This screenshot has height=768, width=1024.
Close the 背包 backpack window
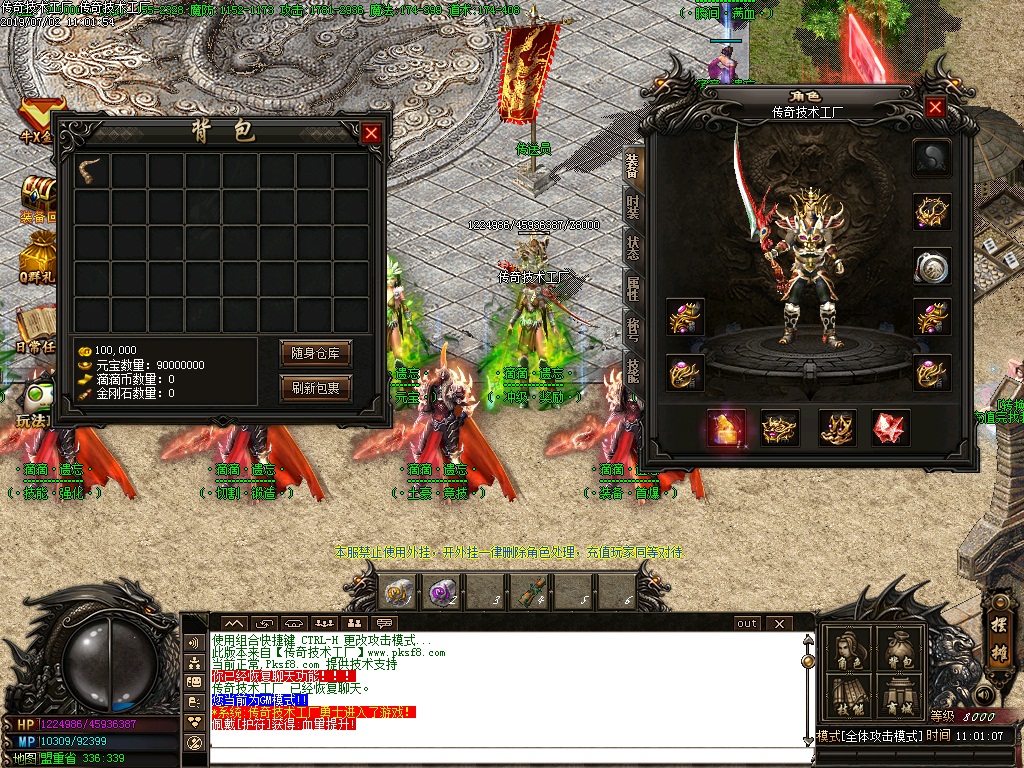point(371,133)
